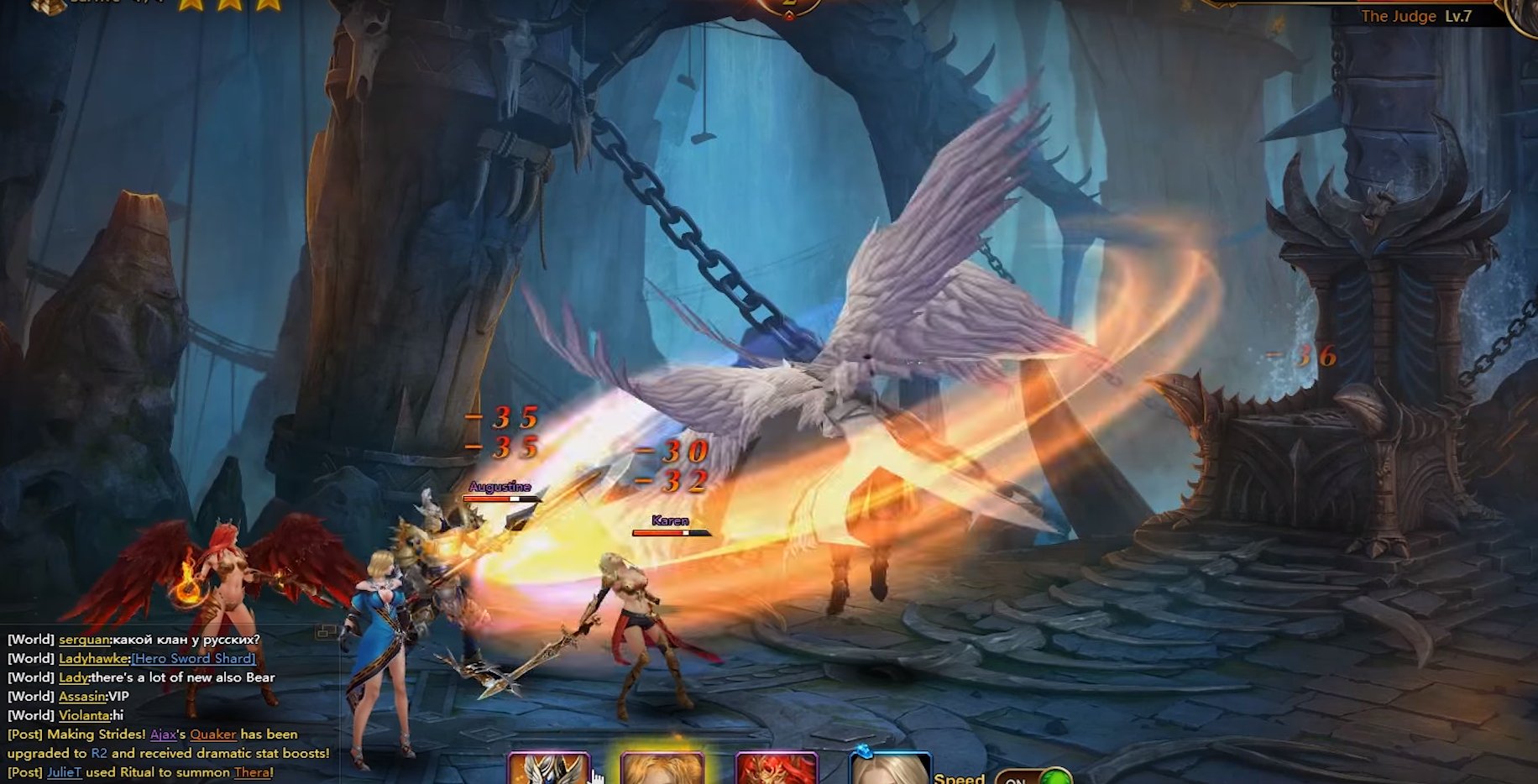The width and height of the screenshot is (1538, 784).
Task: Click Ajax's name in the post message
Action: (x=163, y=734)
